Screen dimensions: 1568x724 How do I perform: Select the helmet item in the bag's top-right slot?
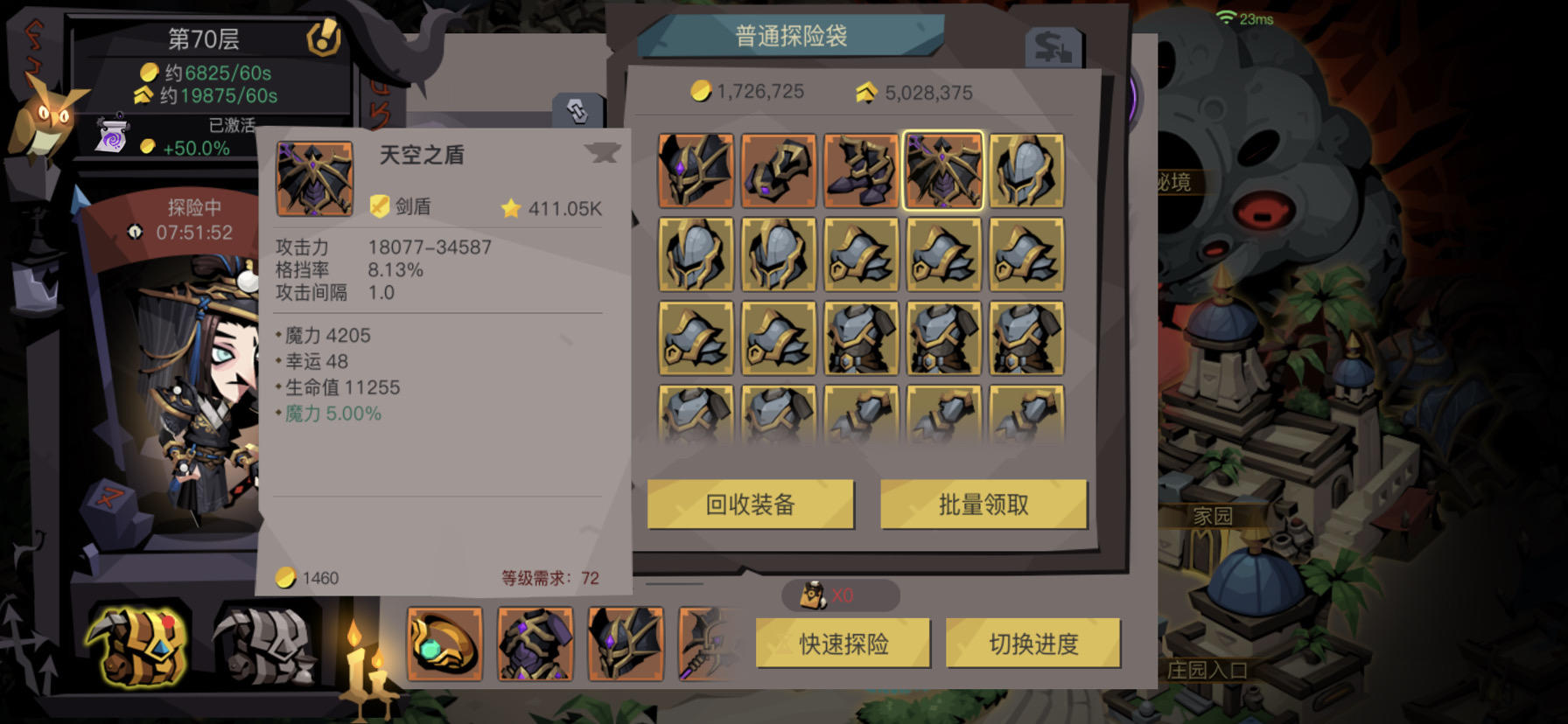(x=1025, y=170)
